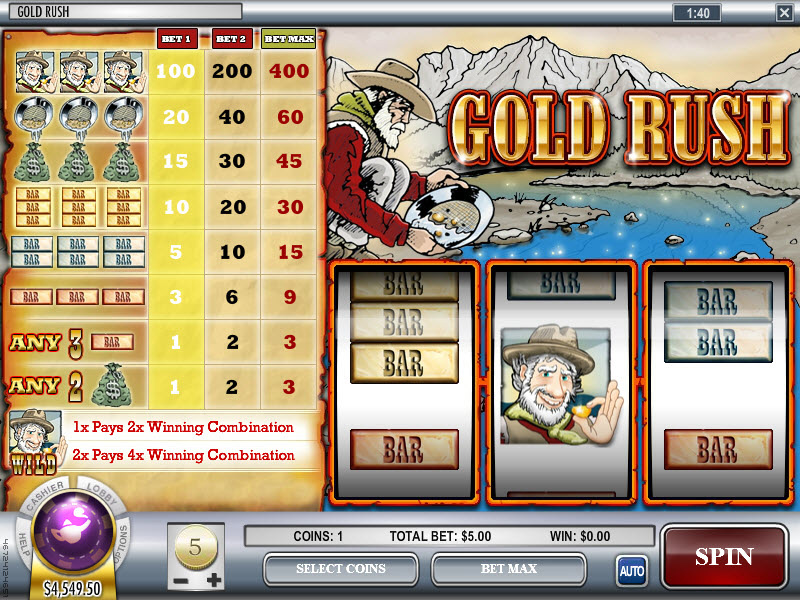Close the Gold Rush game window

[x=783, y=12]
